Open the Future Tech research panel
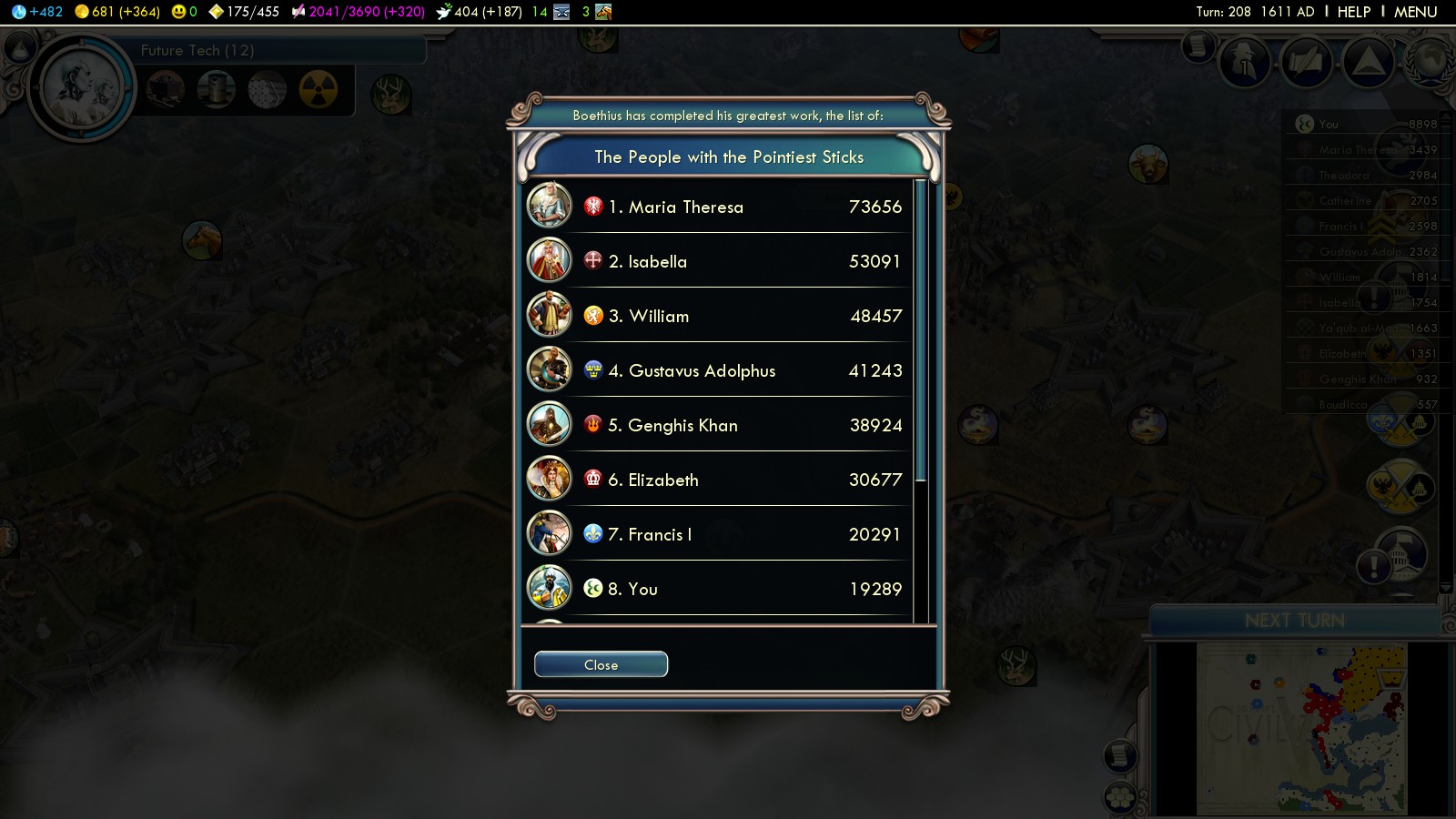 (197, 50)
